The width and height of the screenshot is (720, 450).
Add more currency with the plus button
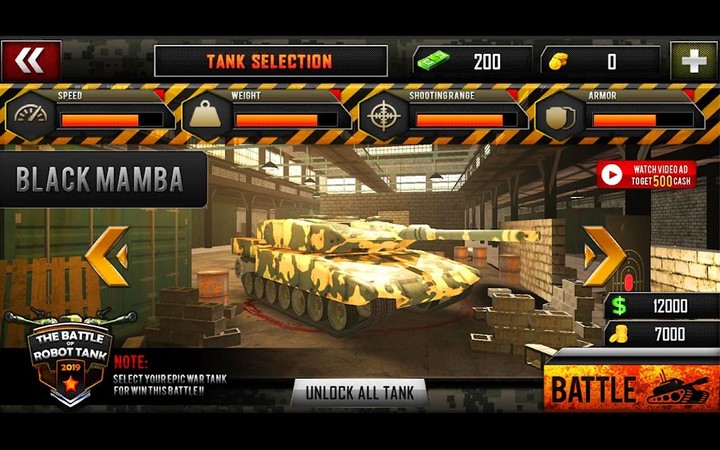coord(693,61)
